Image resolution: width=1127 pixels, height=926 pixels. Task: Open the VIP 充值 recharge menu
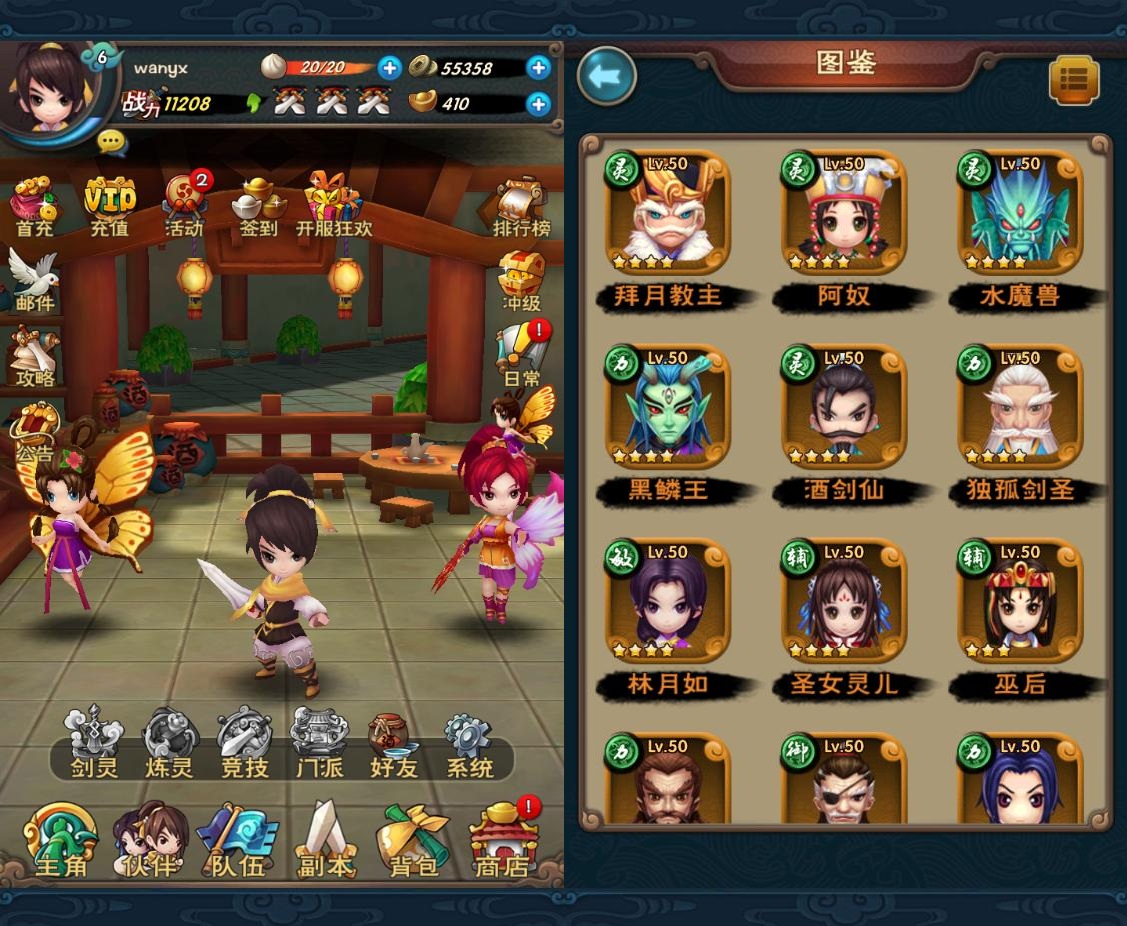pyautogui.click(x=109, y=205)
